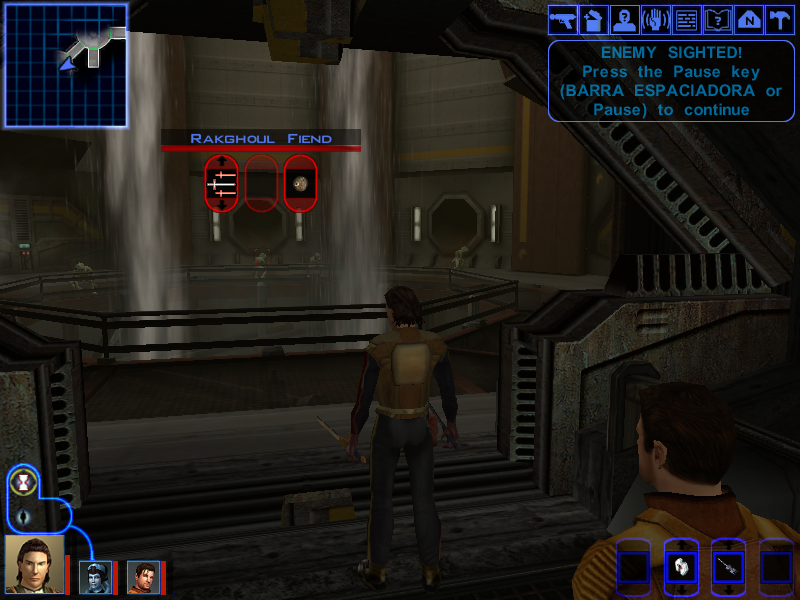Toggle the stealth silhouette icon
This screenshot has width=800, height=600.
pos(24,517)
